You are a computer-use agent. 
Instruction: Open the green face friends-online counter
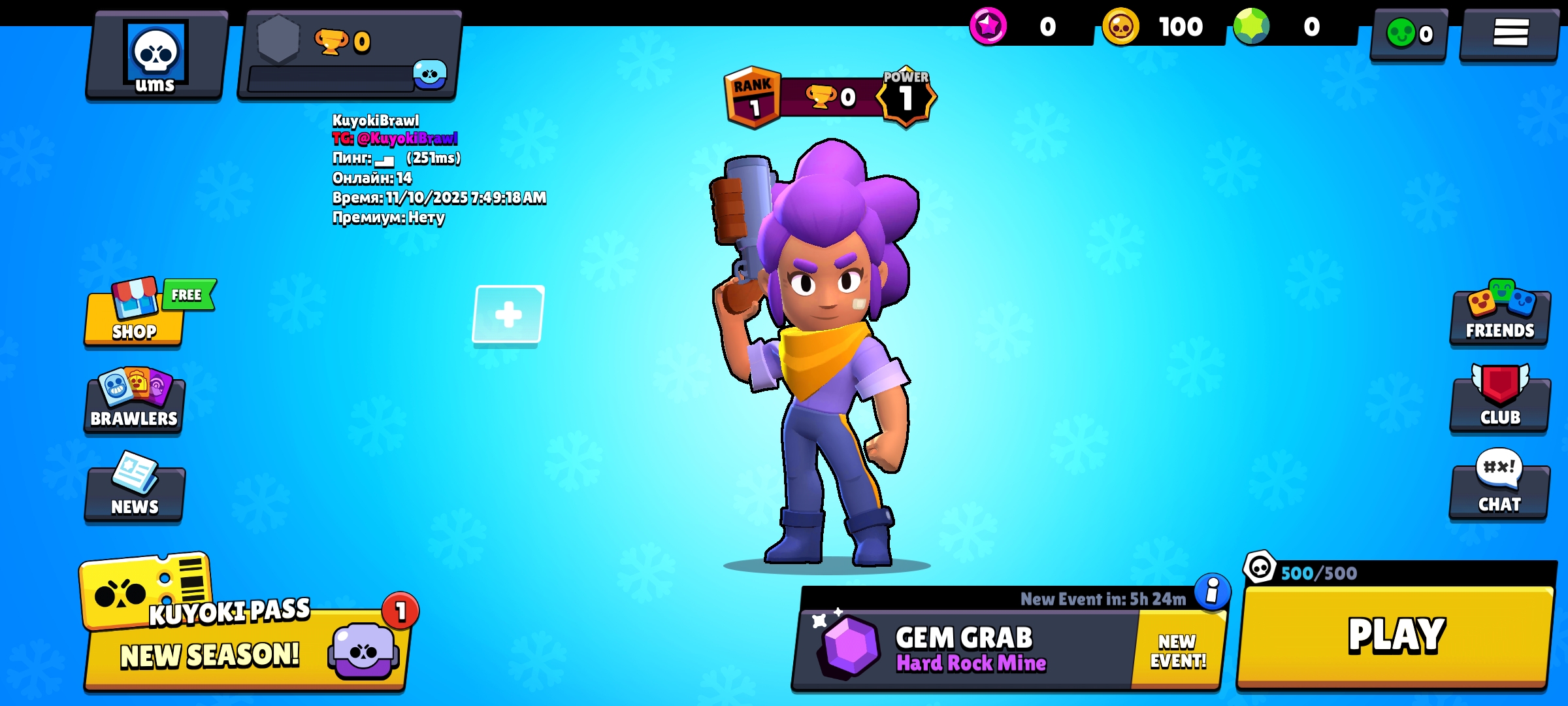[x=1409, y=34]
